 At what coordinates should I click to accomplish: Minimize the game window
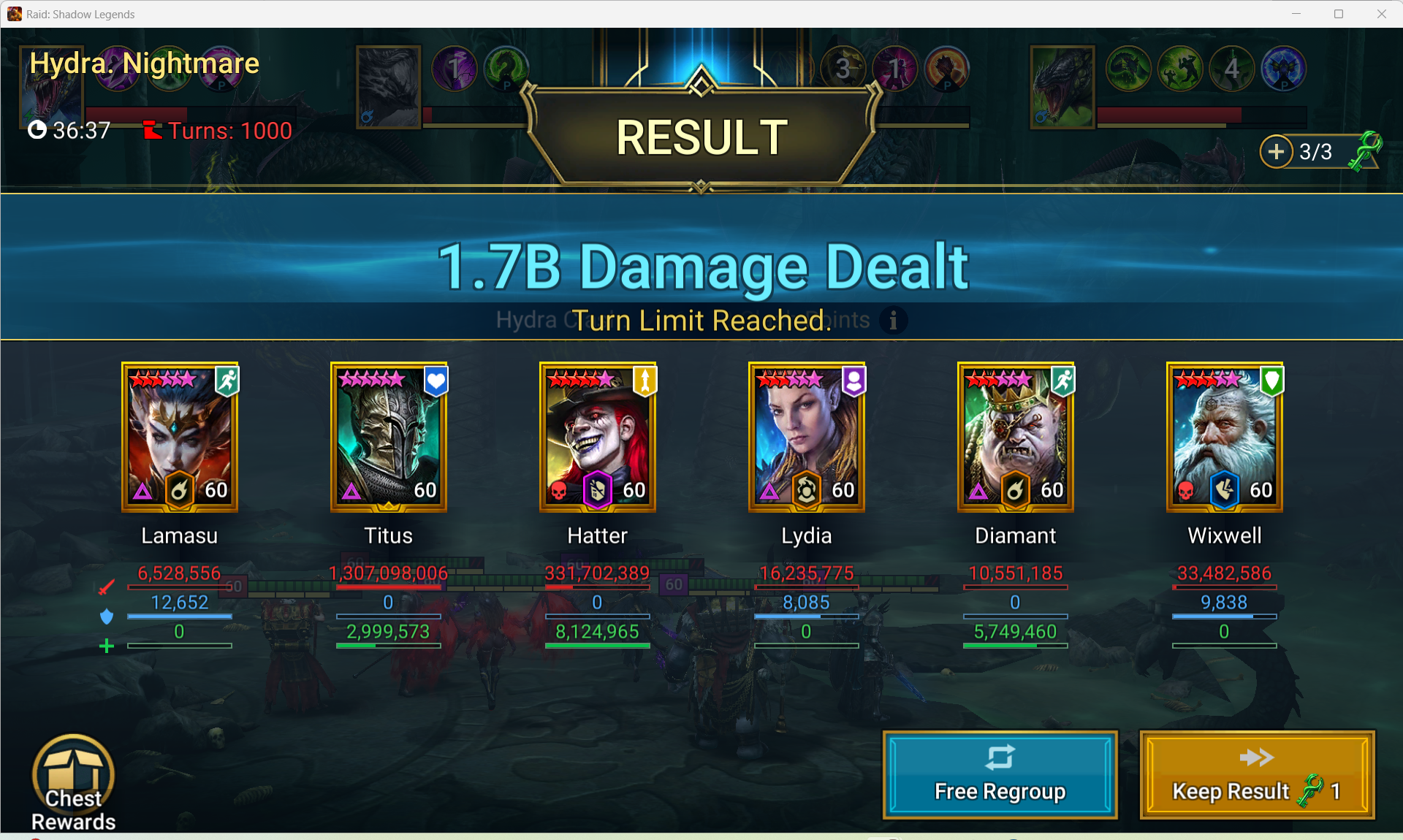(x=1296, y=14)
